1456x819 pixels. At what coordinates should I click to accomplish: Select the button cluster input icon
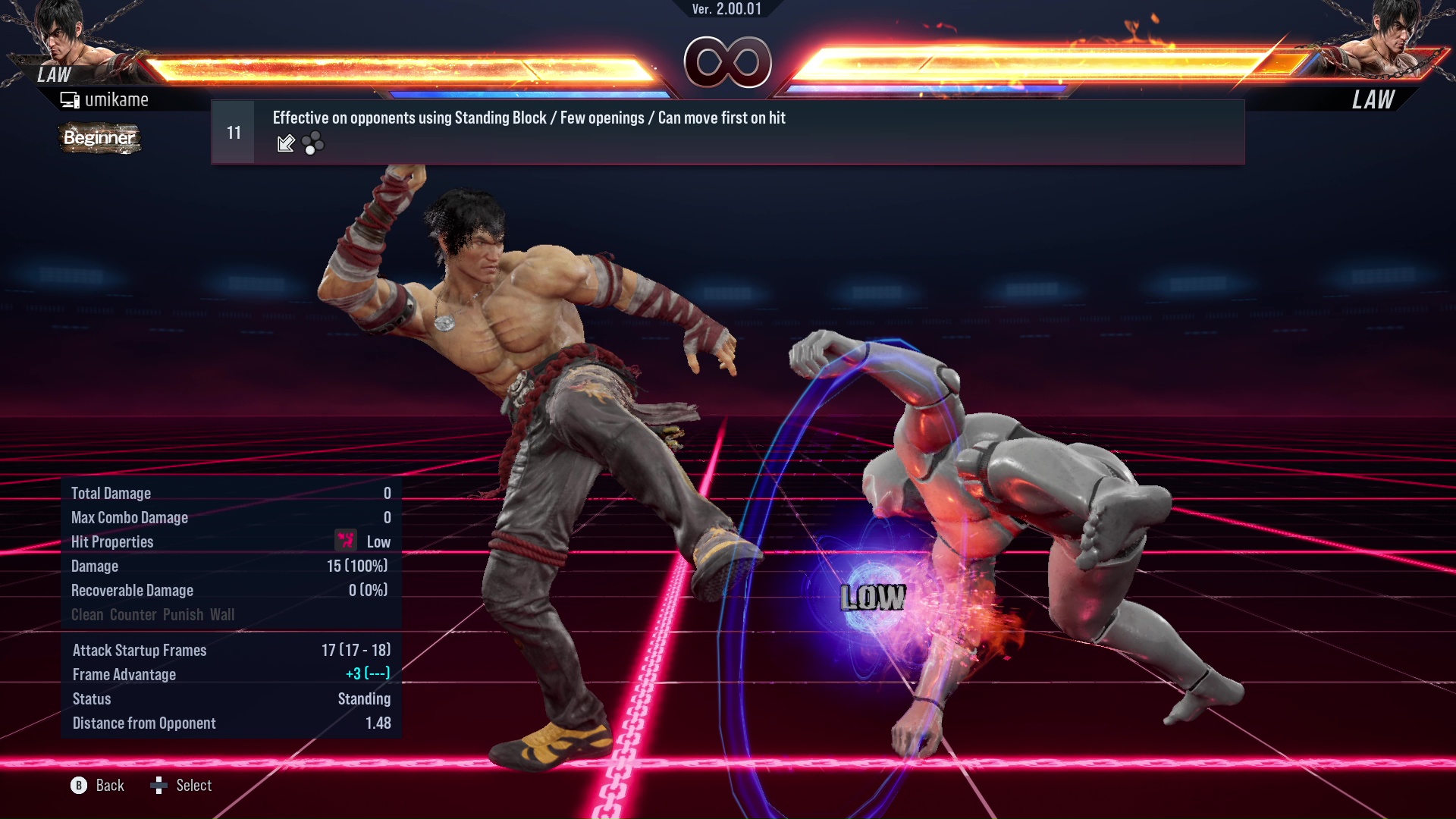pyautogui.click(x=314, y=143)
